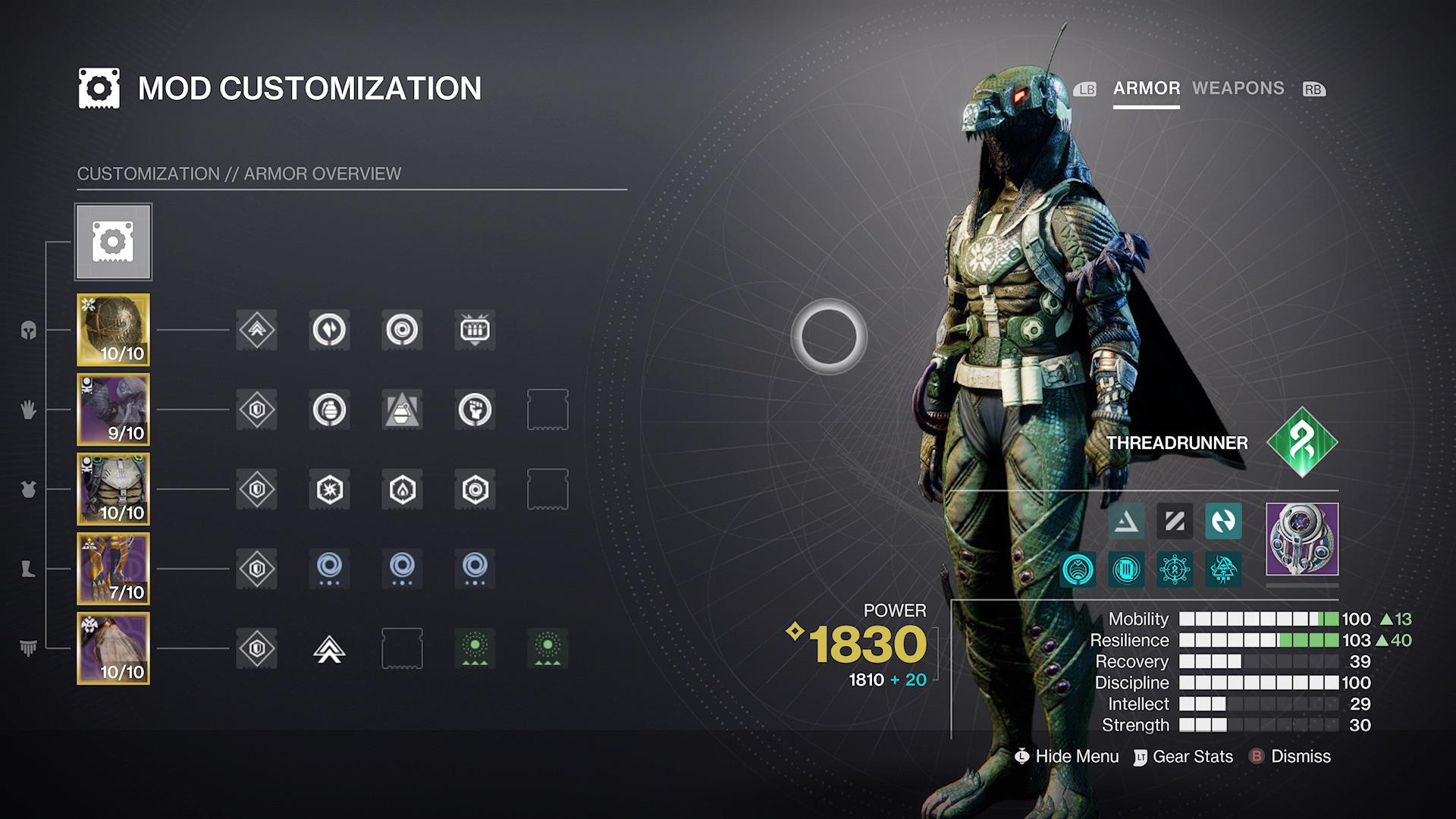Click the Gear Stats button
The width and height of the screenshot is (1456, 819).
1192,756
